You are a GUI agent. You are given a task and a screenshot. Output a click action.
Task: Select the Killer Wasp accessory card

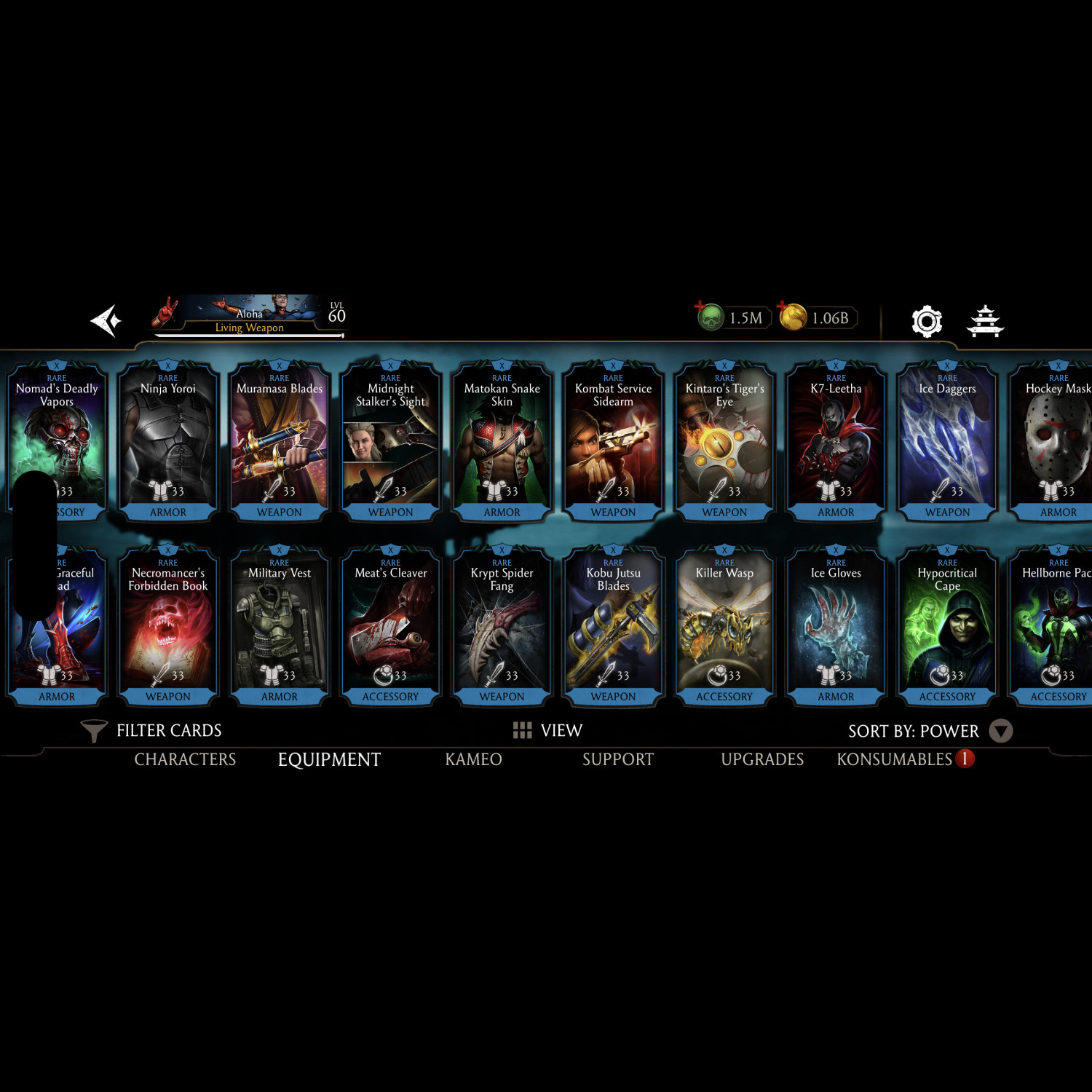pyautogui.click(x=724, y=626)
